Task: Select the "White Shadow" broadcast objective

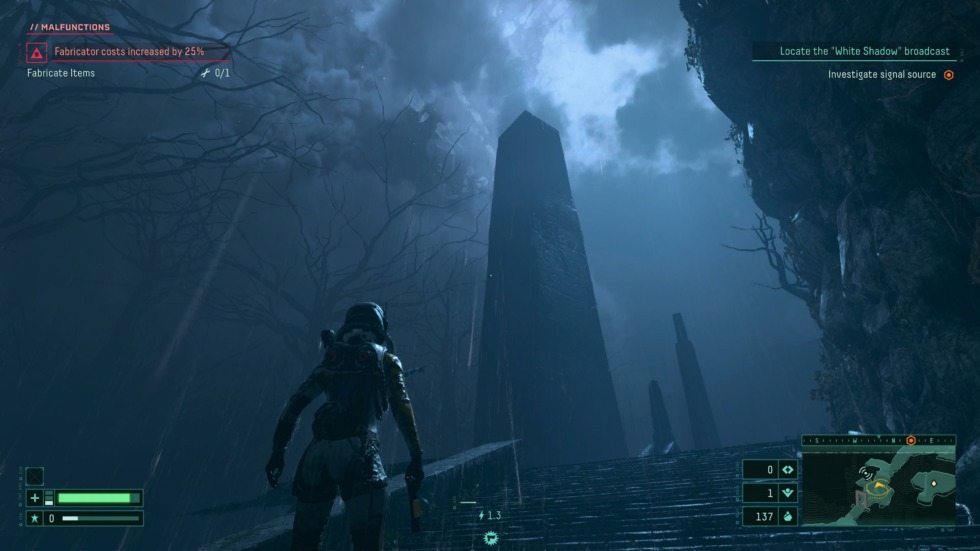Action: (857, 51)
